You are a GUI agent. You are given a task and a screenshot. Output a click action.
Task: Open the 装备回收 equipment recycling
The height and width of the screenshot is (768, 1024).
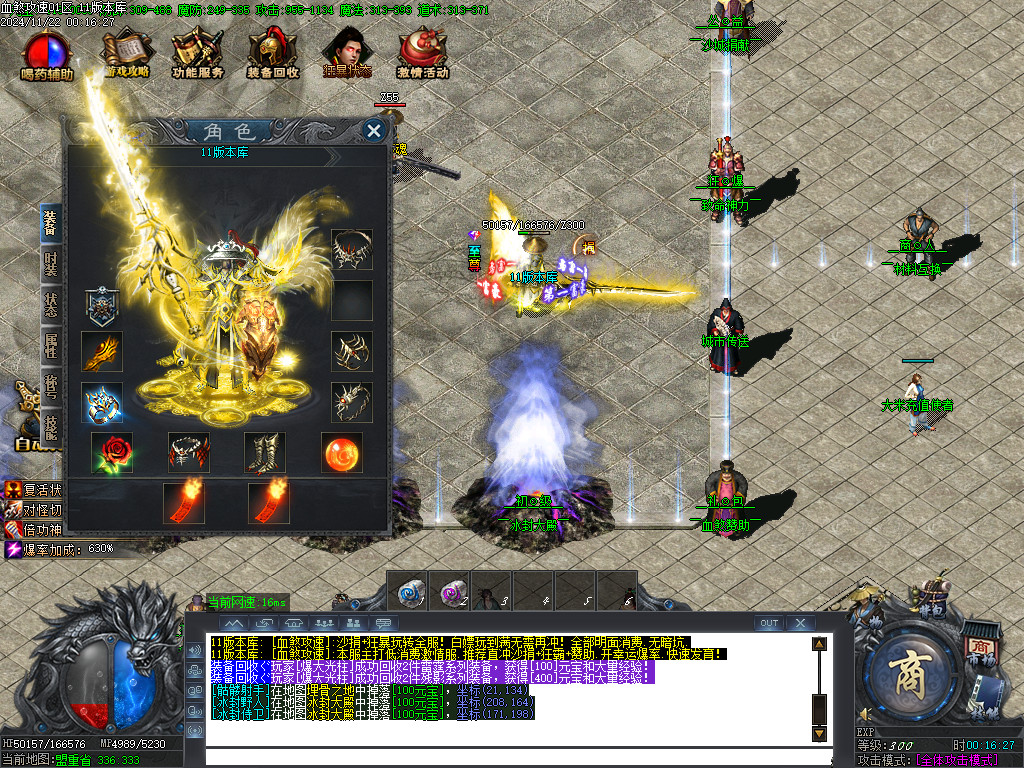pos(273,54)
